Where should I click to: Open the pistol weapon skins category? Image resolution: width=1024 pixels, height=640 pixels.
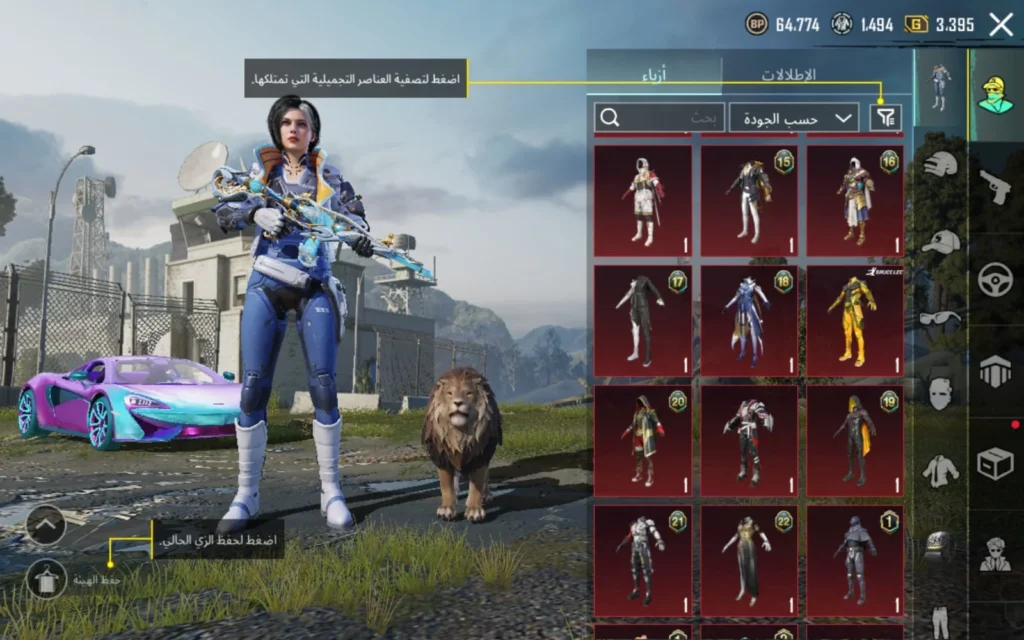point(995,187)
